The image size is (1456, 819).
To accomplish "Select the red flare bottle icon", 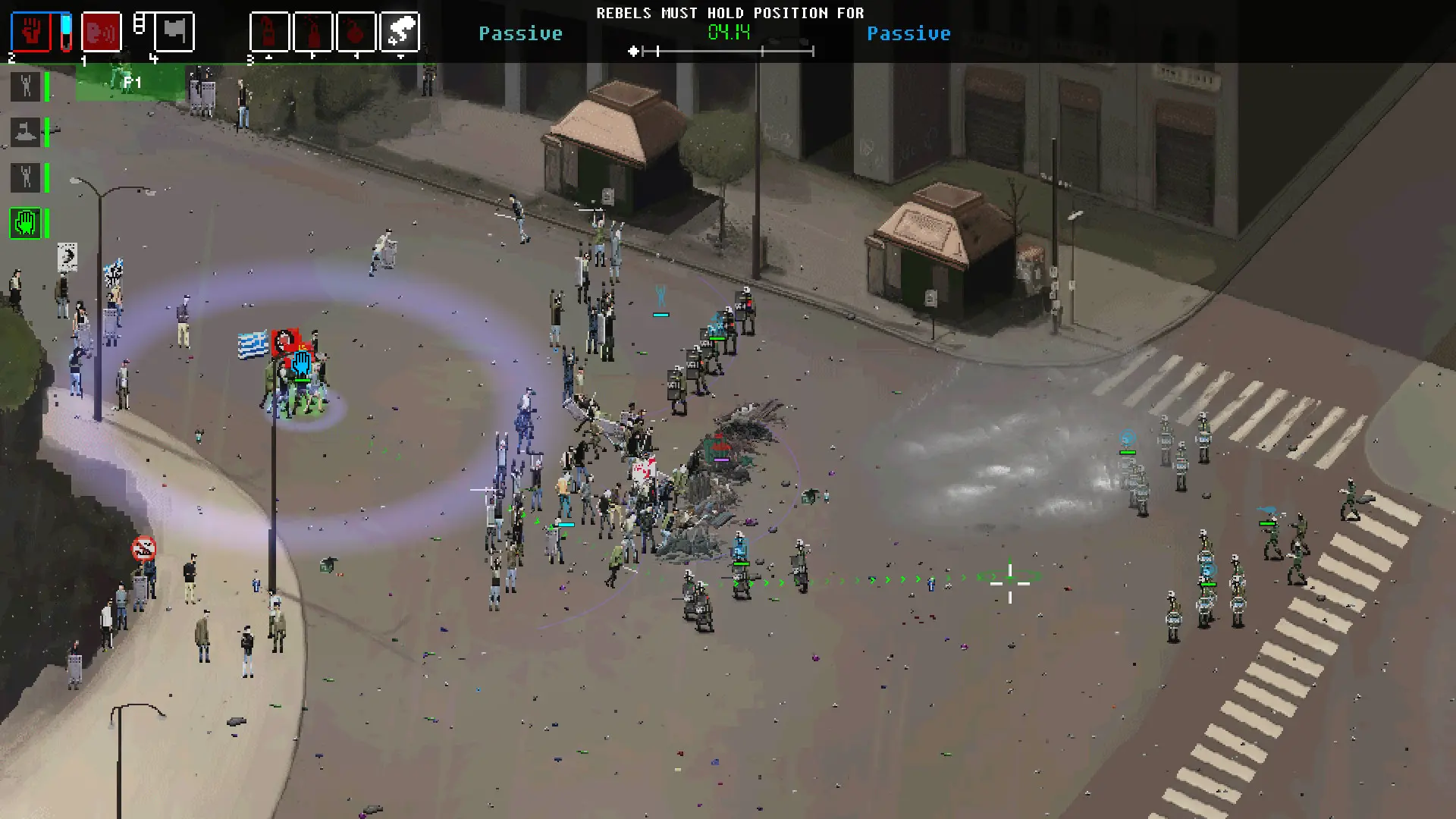I will [314, 31].
